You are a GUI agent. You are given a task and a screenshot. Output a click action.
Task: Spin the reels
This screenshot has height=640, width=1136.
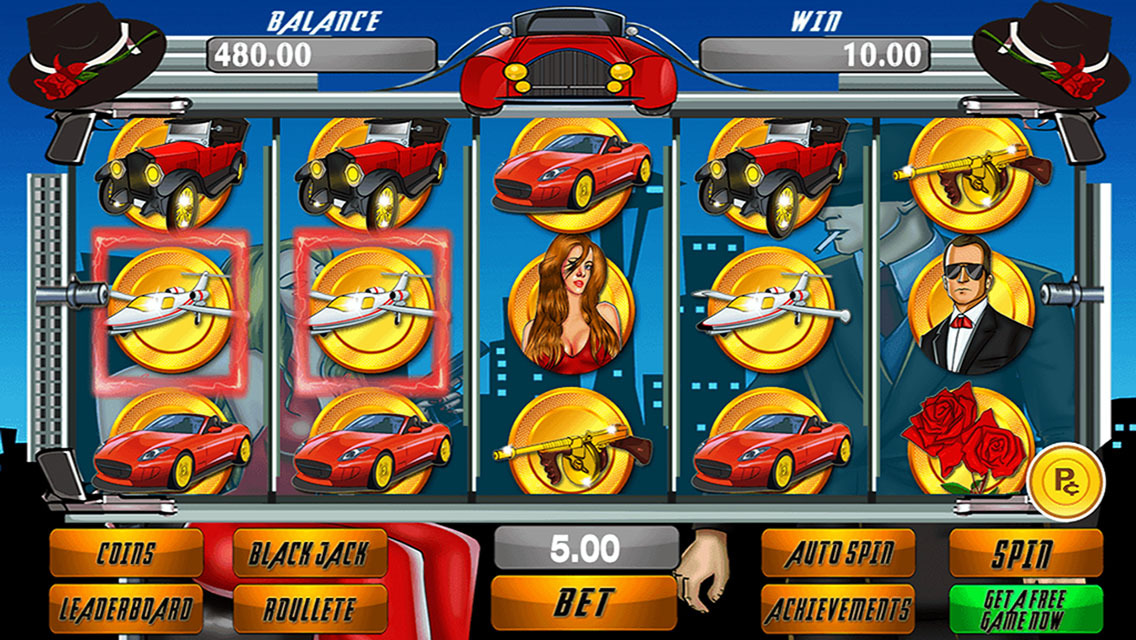(x=1025, y=553)
